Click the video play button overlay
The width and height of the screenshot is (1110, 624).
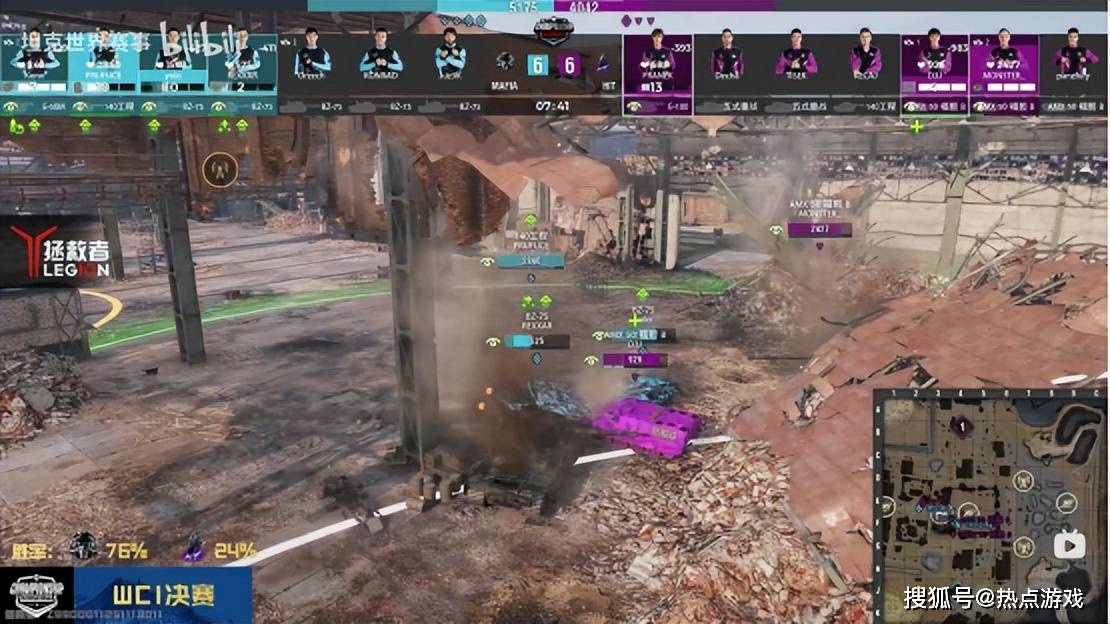[x=1069, y=544]
